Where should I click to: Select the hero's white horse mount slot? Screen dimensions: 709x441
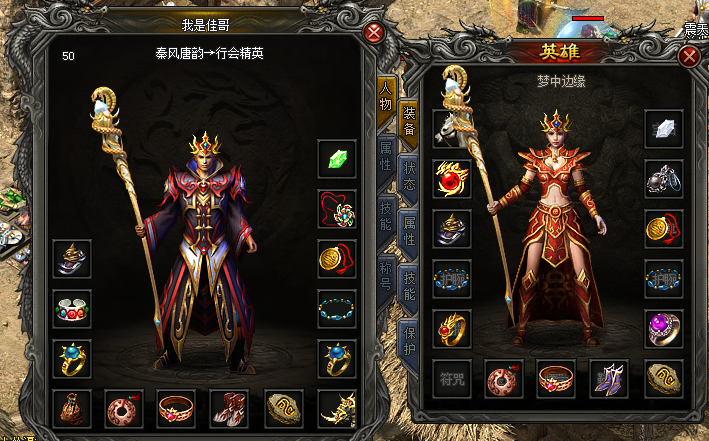451,128
